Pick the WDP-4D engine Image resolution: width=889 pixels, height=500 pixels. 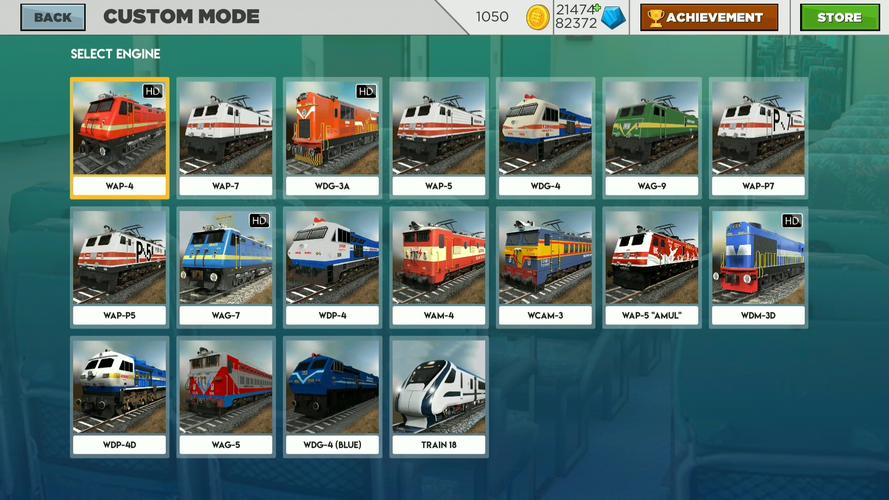click(120, 397)
